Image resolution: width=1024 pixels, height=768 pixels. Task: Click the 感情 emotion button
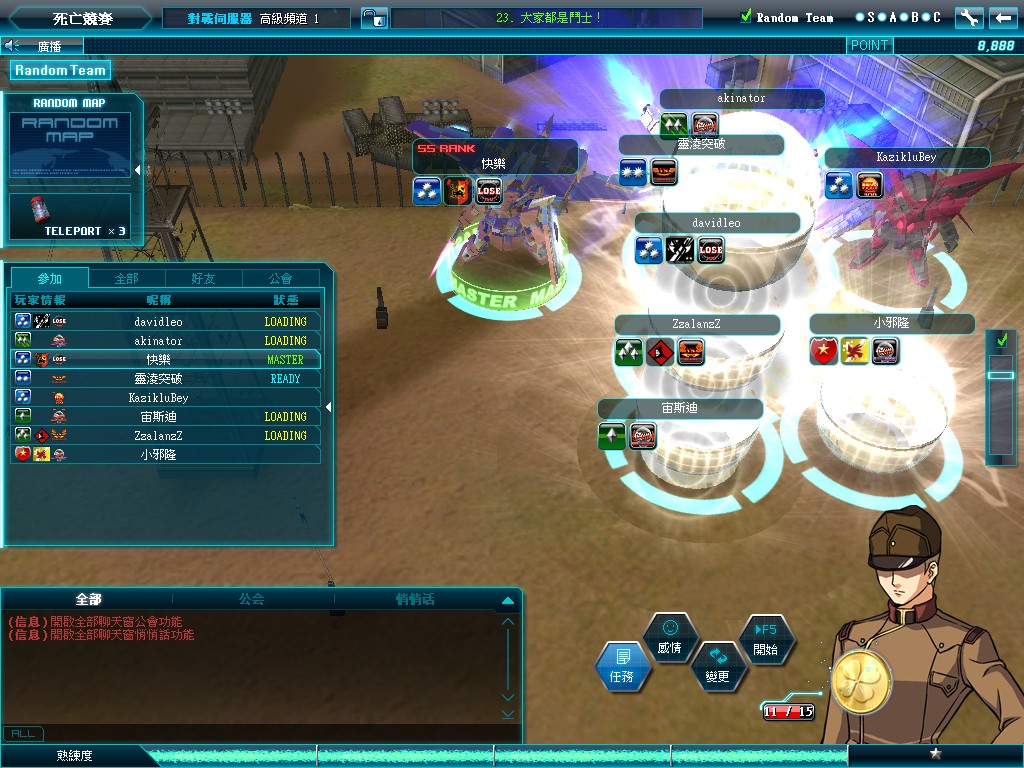coord(669,637)
